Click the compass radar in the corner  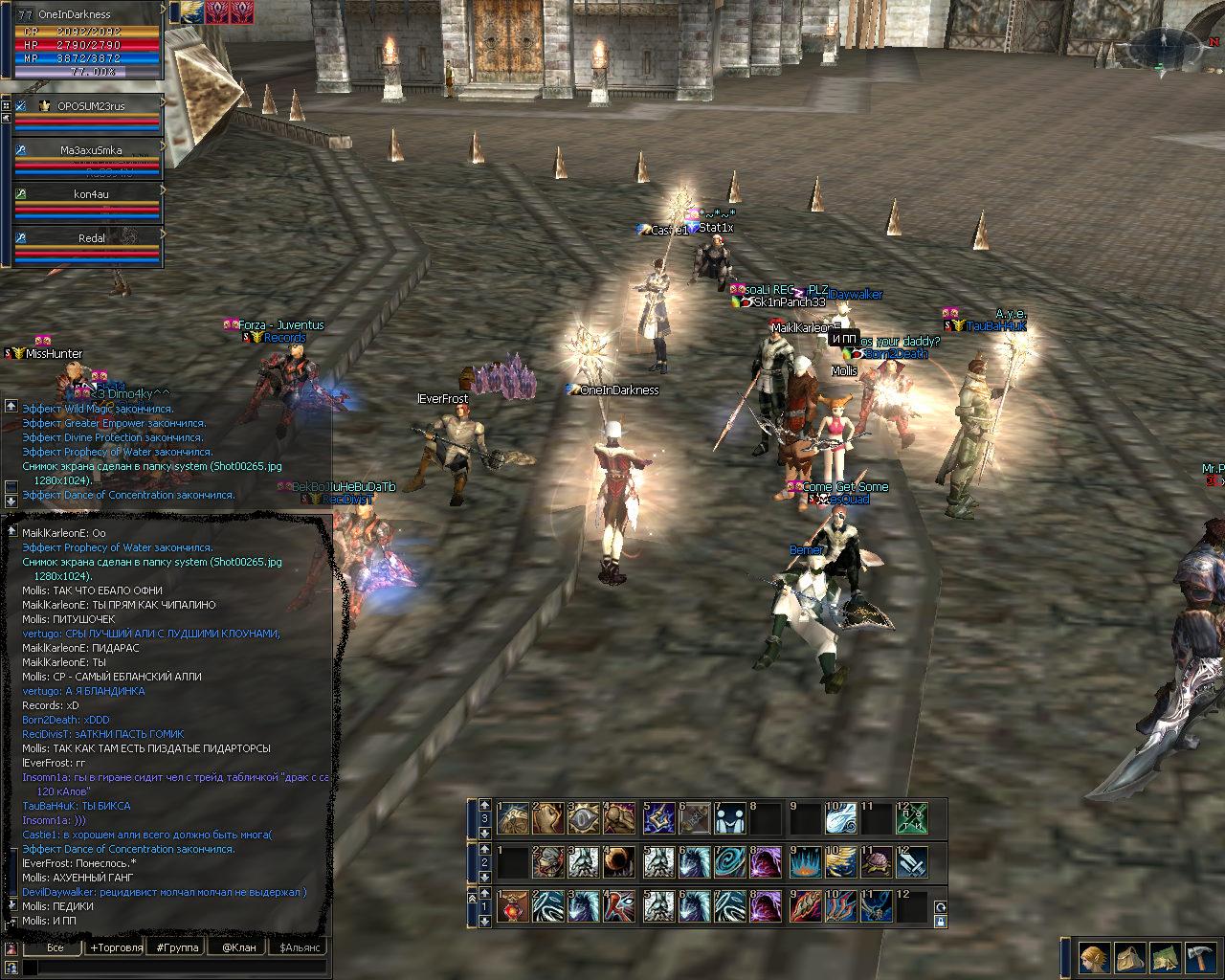click(1164, 46)
